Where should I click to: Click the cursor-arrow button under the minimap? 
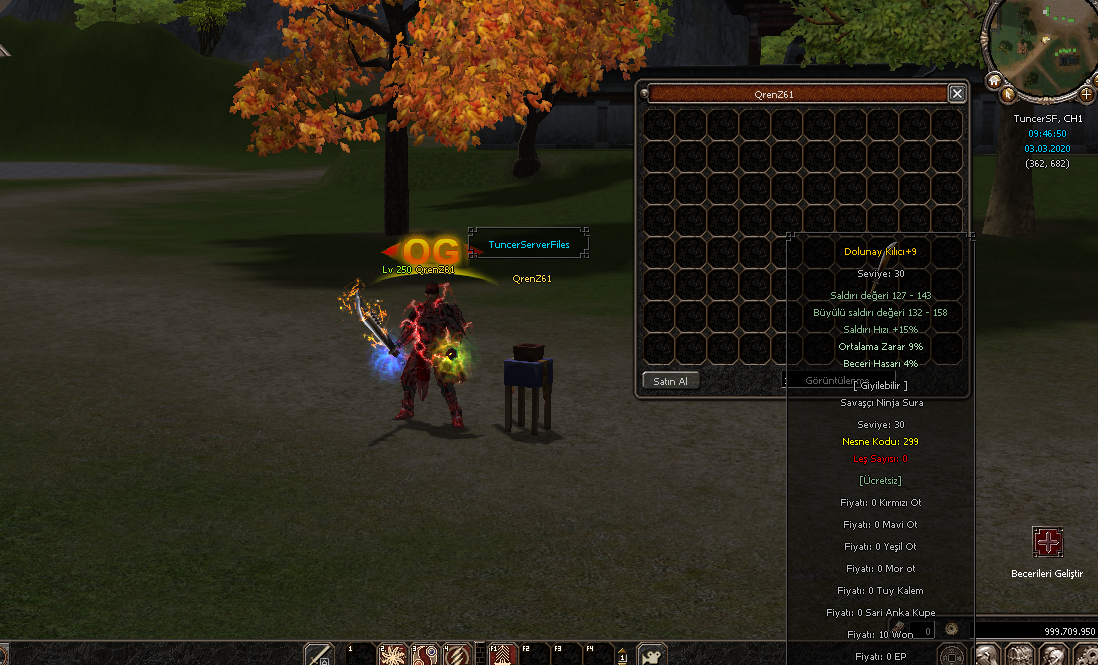1009,95
